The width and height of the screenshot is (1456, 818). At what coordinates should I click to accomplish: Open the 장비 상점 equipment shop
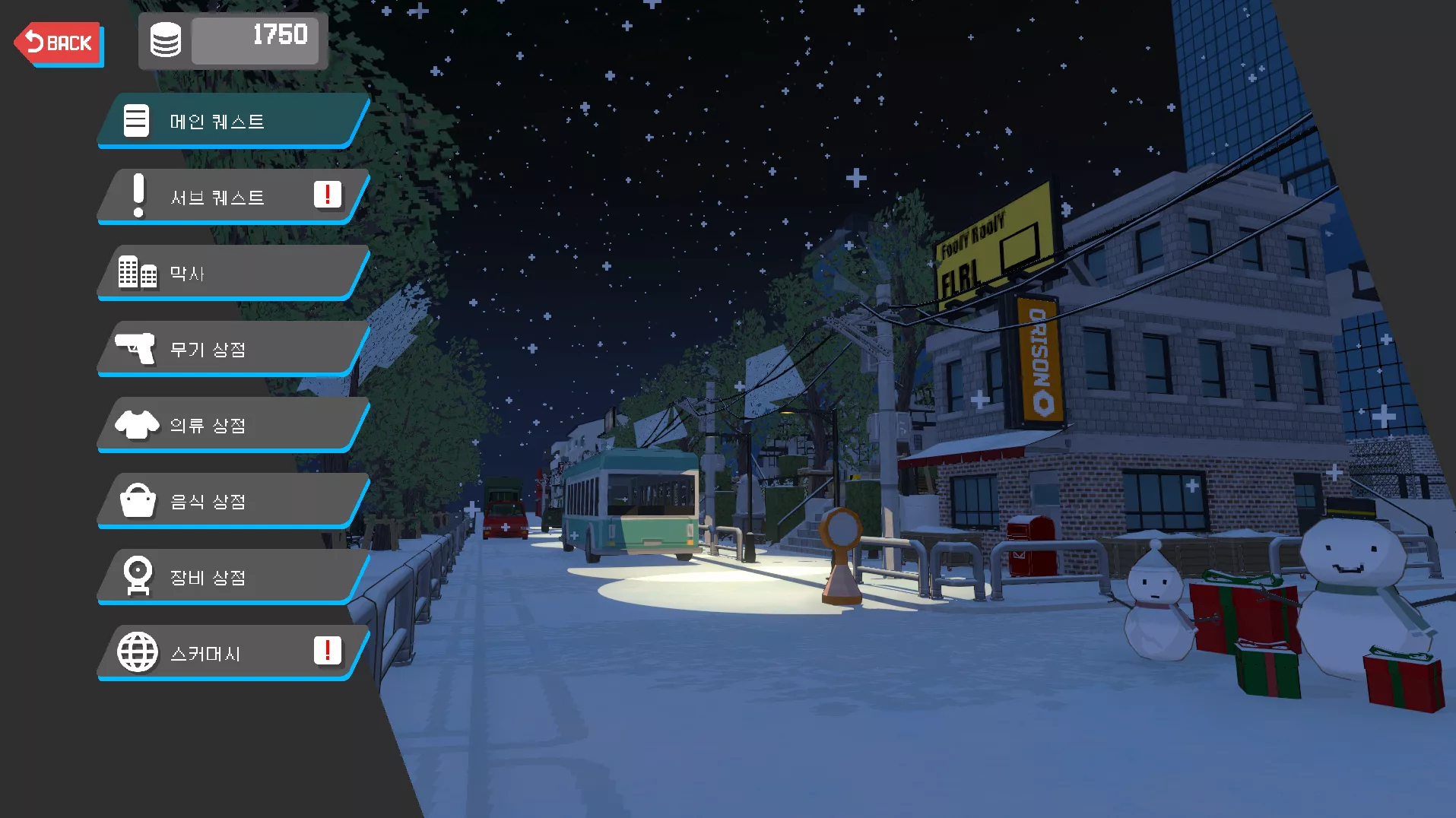[x=232, y=577]
